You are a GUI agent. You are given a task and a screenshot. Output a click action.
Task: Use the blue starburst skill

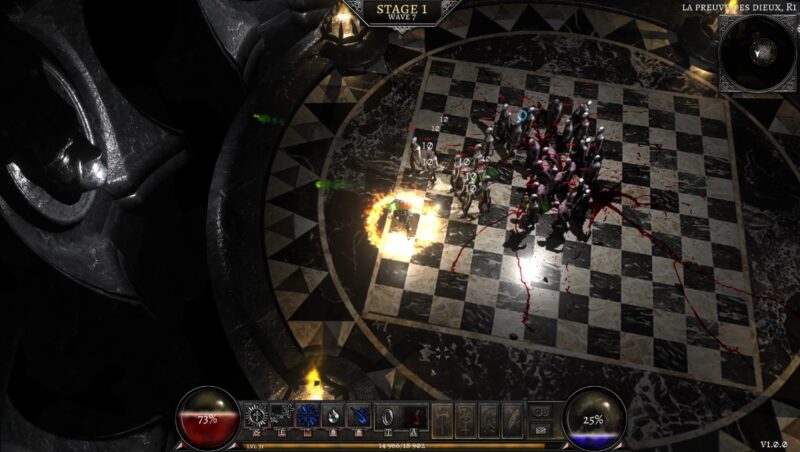tap(308, 415)
